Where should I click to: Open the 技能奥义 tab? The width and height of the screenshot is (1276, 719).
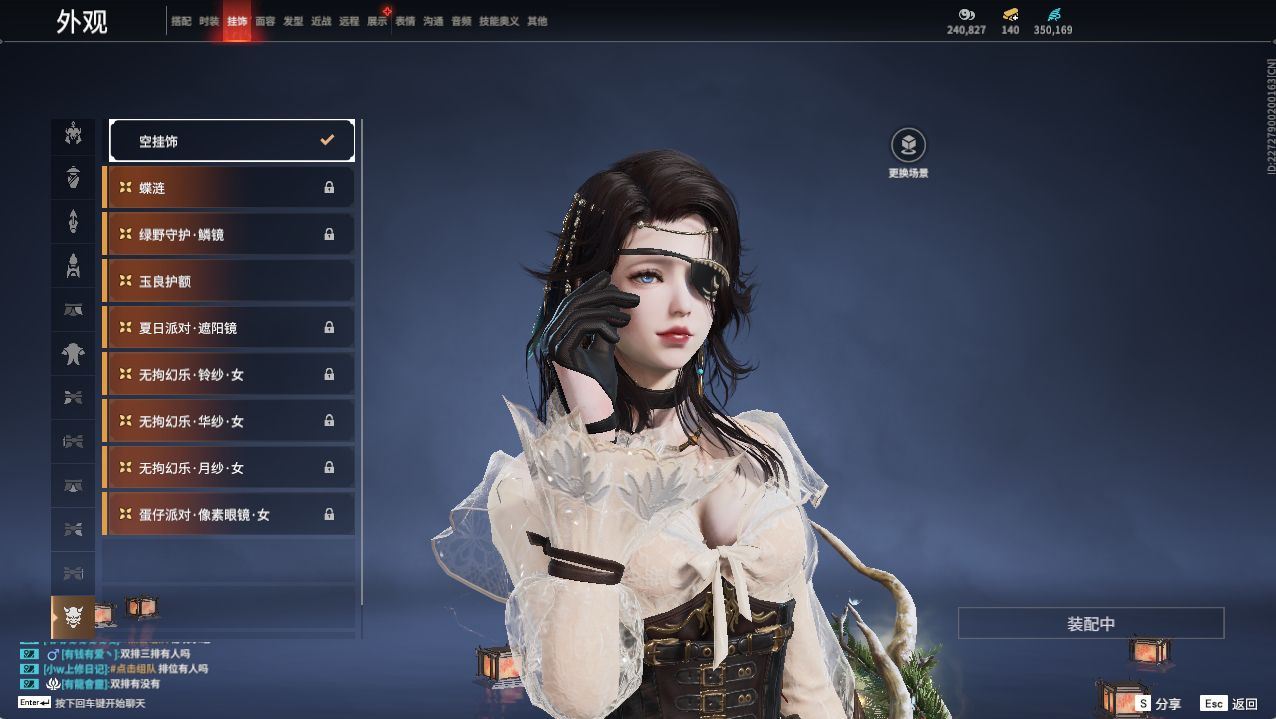click(x=499, y=21)
